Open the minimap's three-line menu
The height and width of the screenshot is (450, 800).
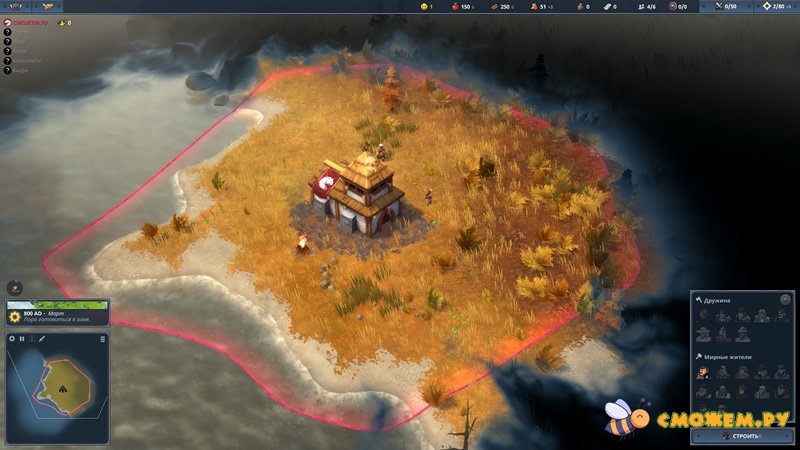(102, 339)
